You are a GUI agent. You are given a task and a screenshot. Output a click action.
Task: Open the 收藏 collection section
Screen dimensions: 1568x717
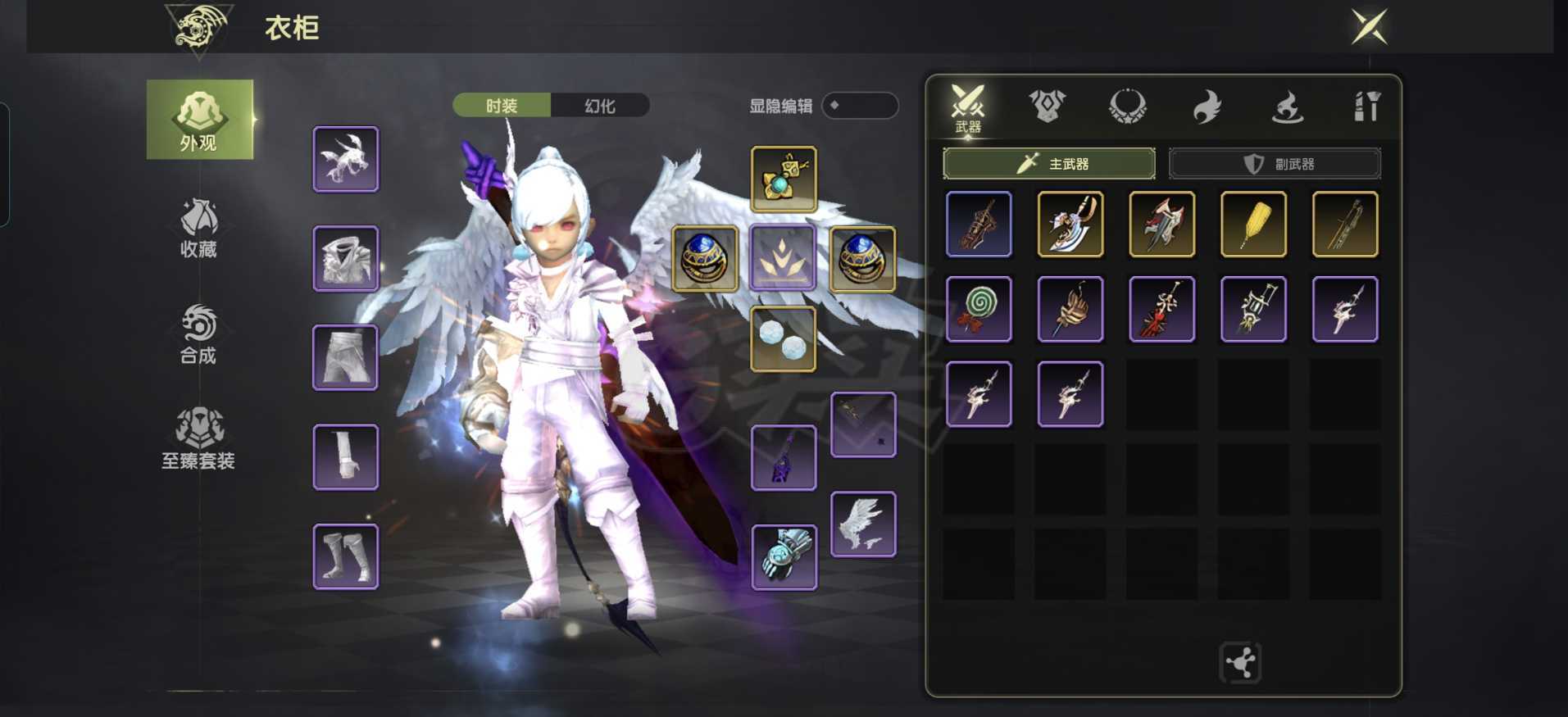pyautogui.click(x=198, y=228)
